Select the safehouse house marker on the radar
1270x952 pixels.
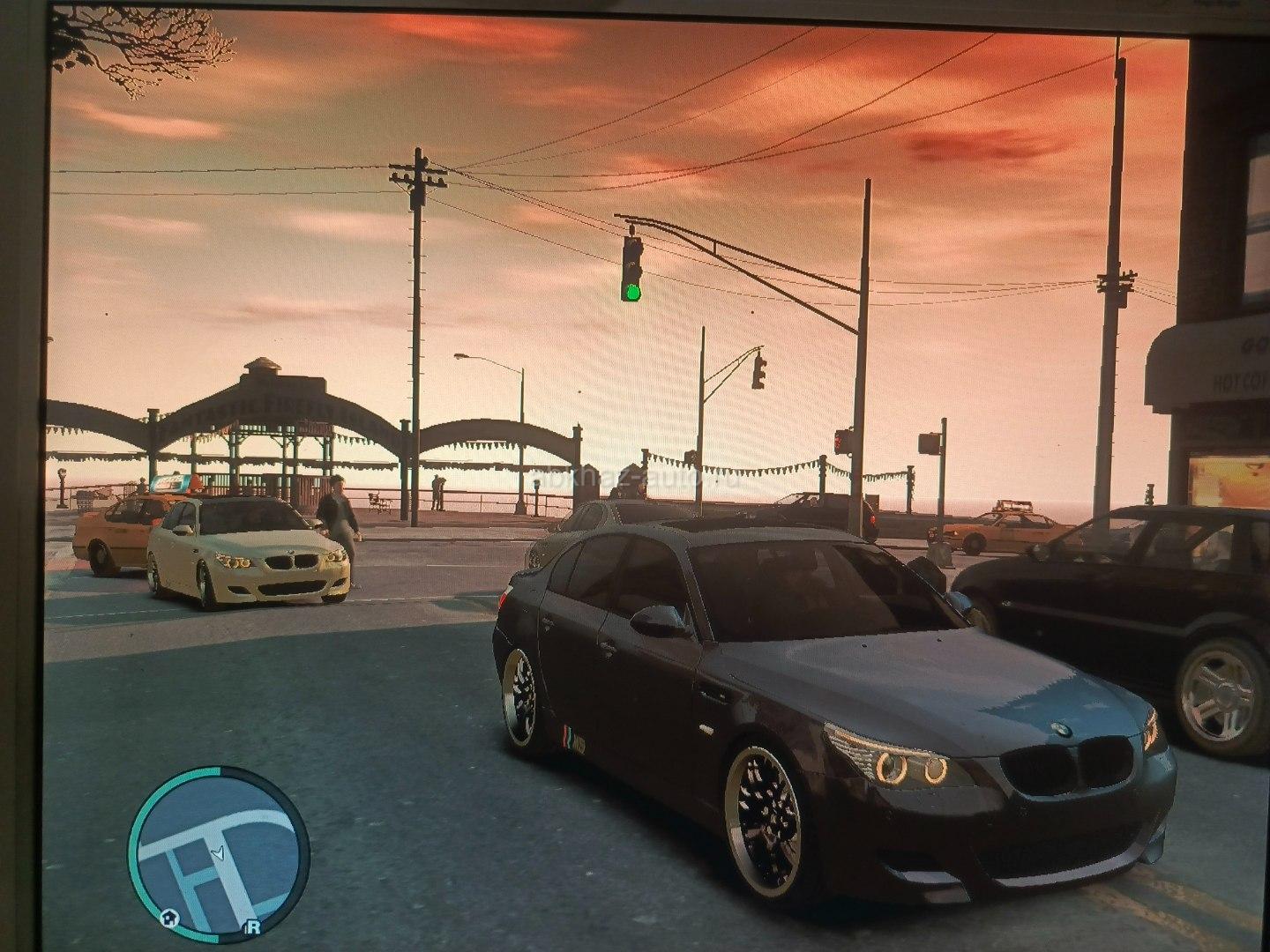(x=170, y=918)
